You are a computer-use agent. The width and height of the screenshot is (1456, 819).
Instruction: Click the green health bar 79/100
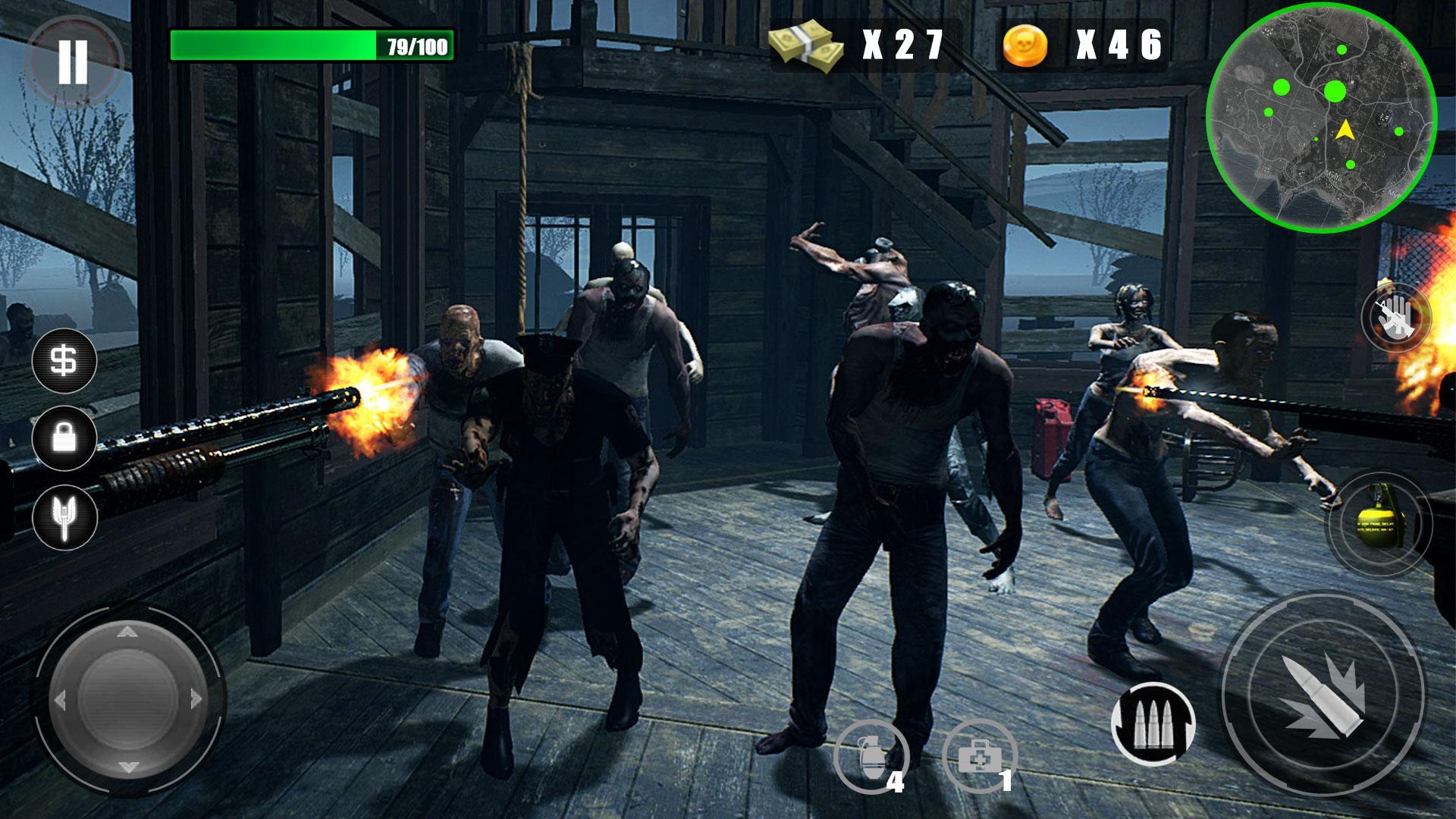click(x=311, y=45)
